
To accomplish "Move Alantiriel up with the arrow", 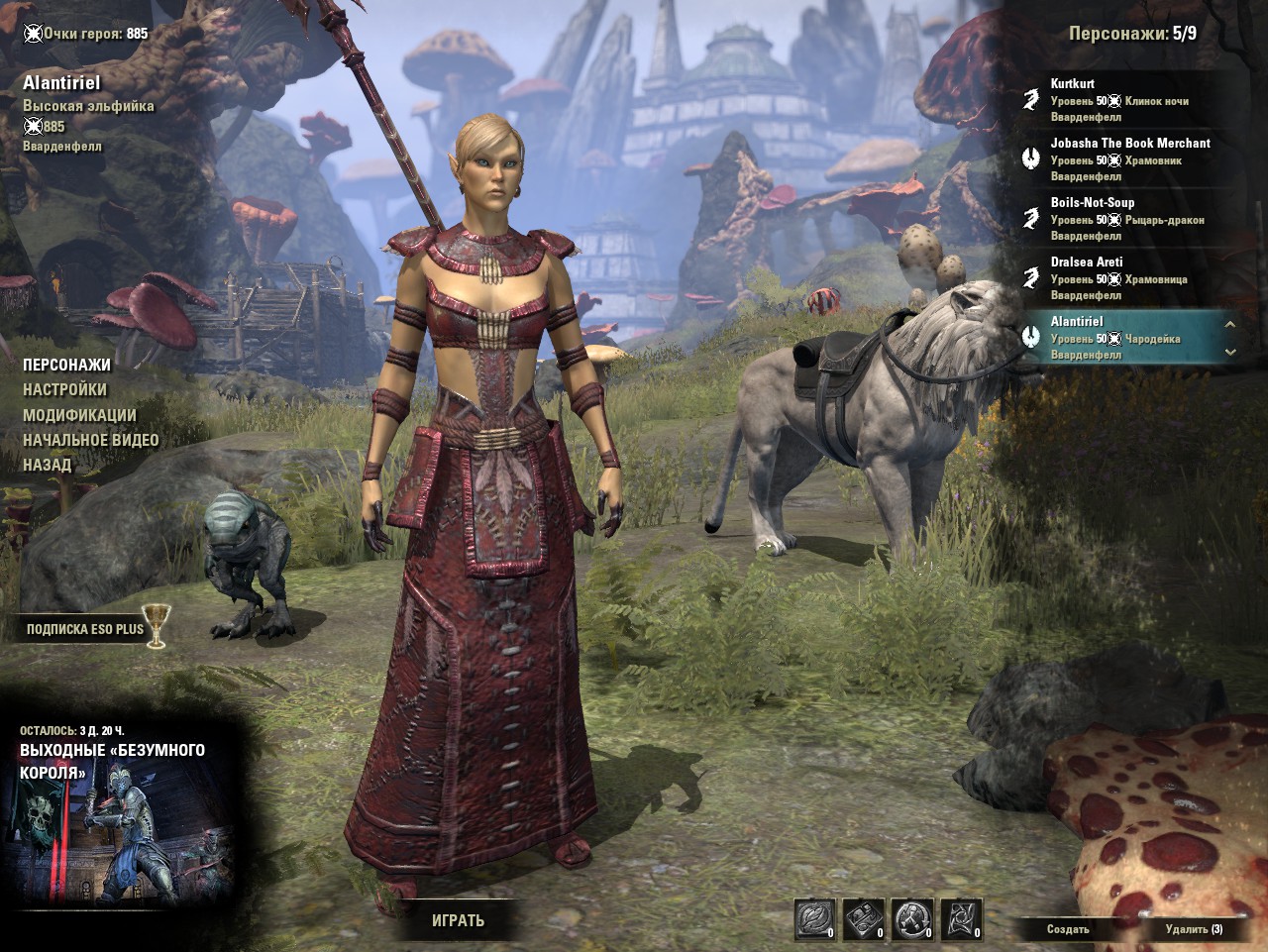I will tap(1230, 324).
